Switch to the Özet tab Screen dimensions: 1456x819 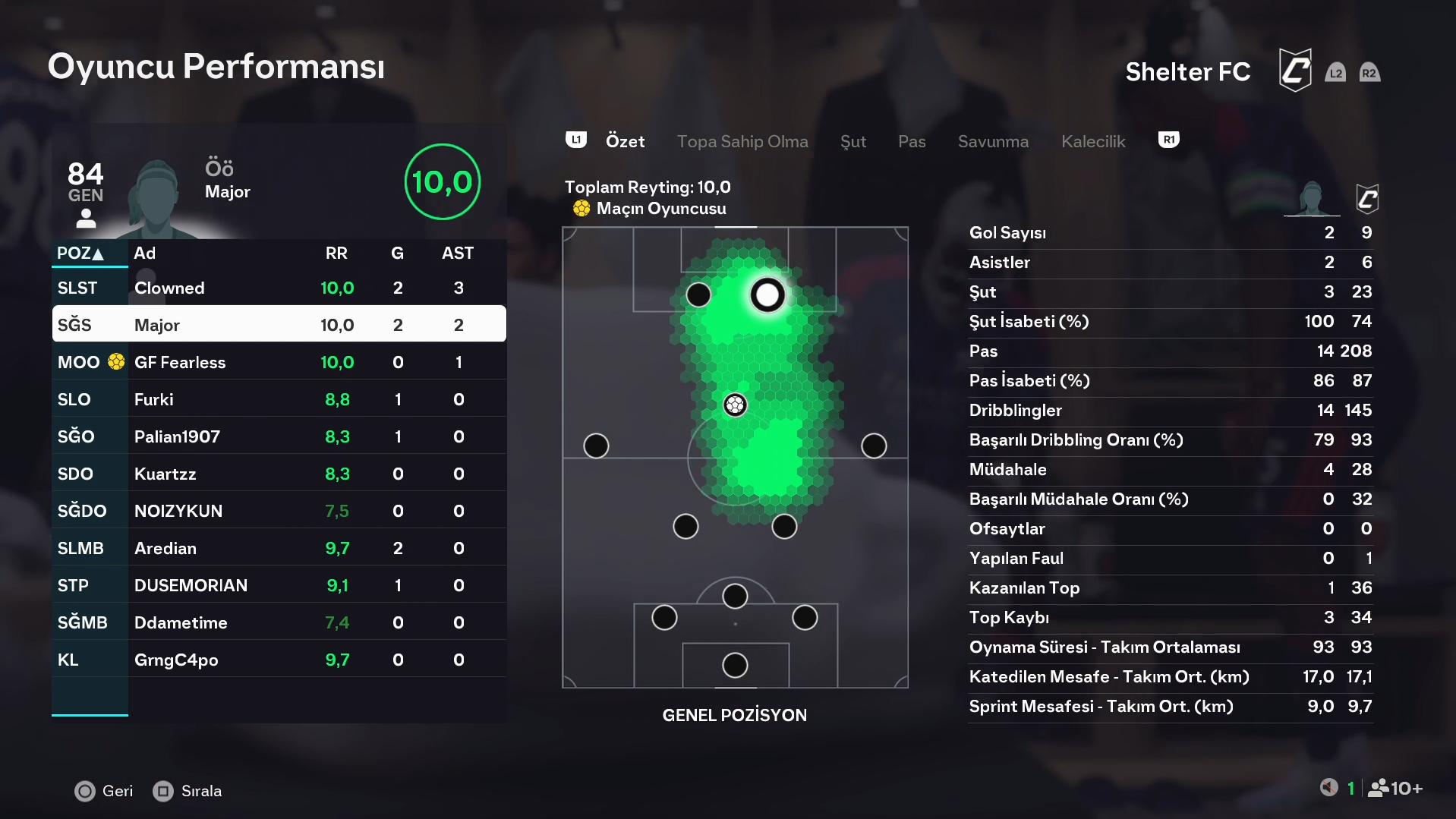625,141
